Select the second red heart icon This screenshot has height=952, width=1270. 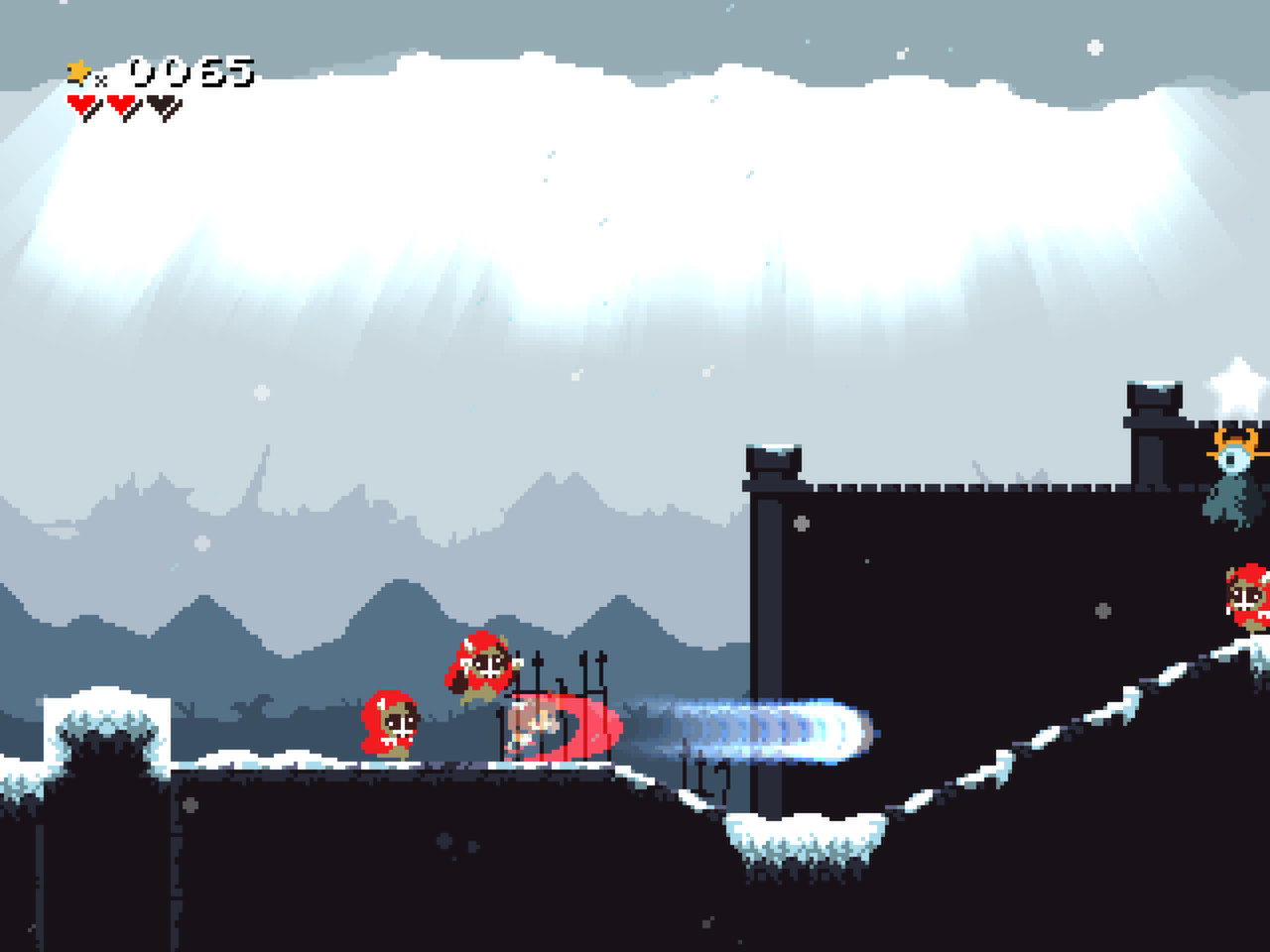(x=120, y=105)
